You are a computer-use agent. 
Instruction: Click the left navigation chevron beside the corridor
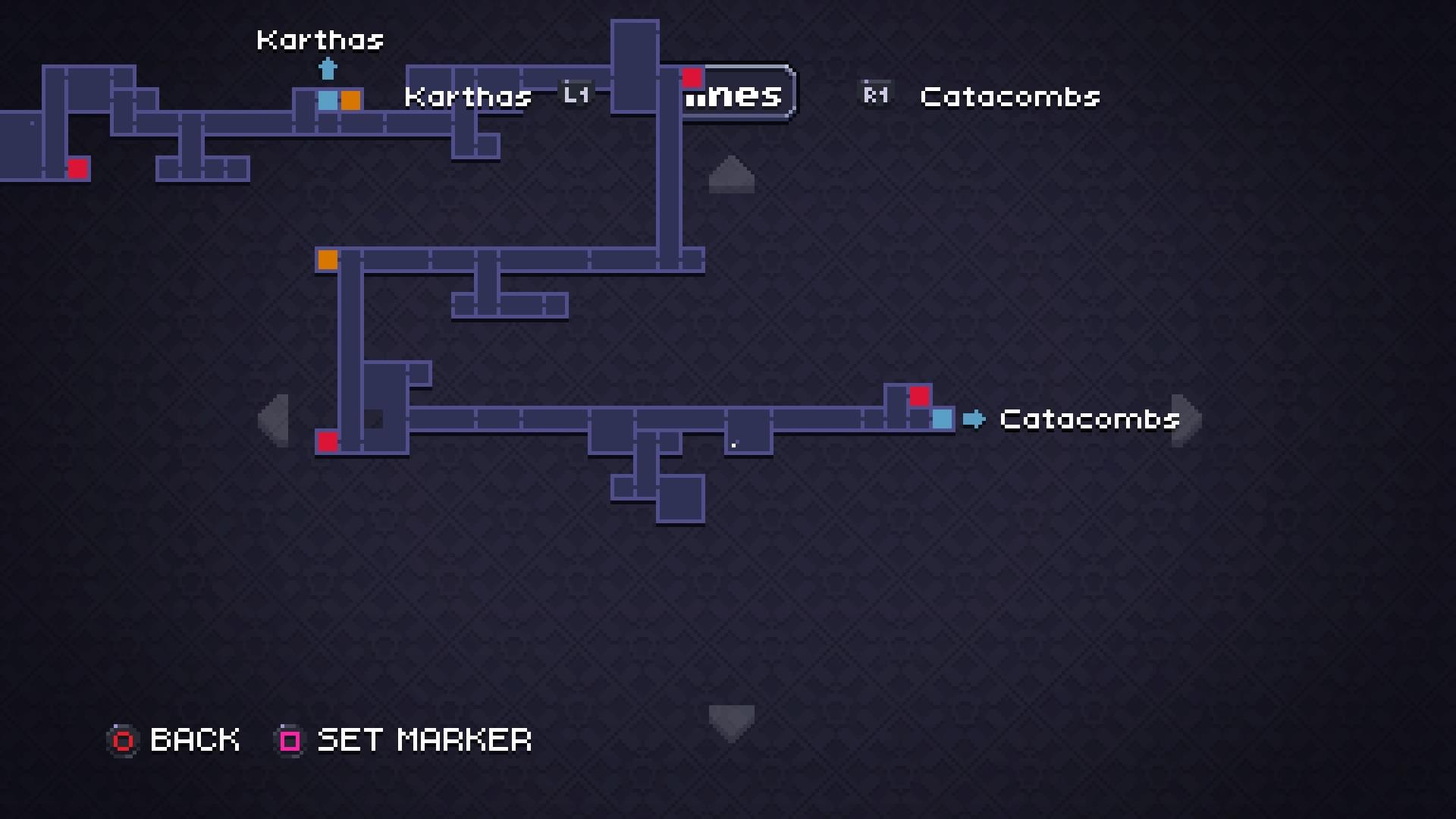[x=275, y=419]
